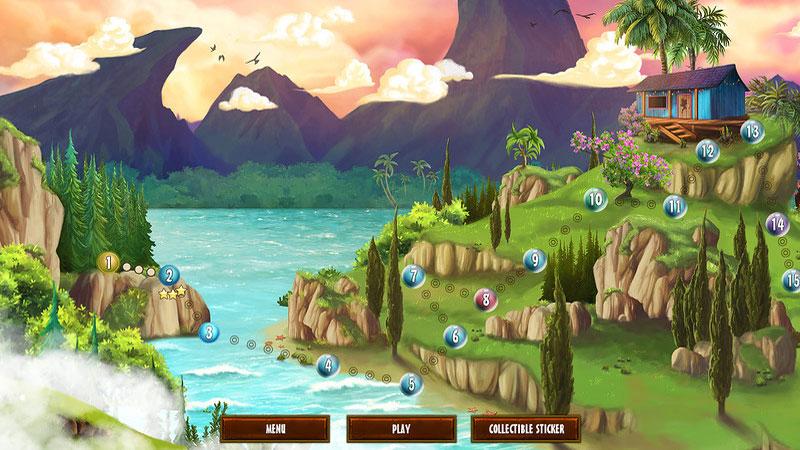Select the gold level 1 node
Image resolution: width=800 pixels, height=450 pixels.
tap(109, 263)
